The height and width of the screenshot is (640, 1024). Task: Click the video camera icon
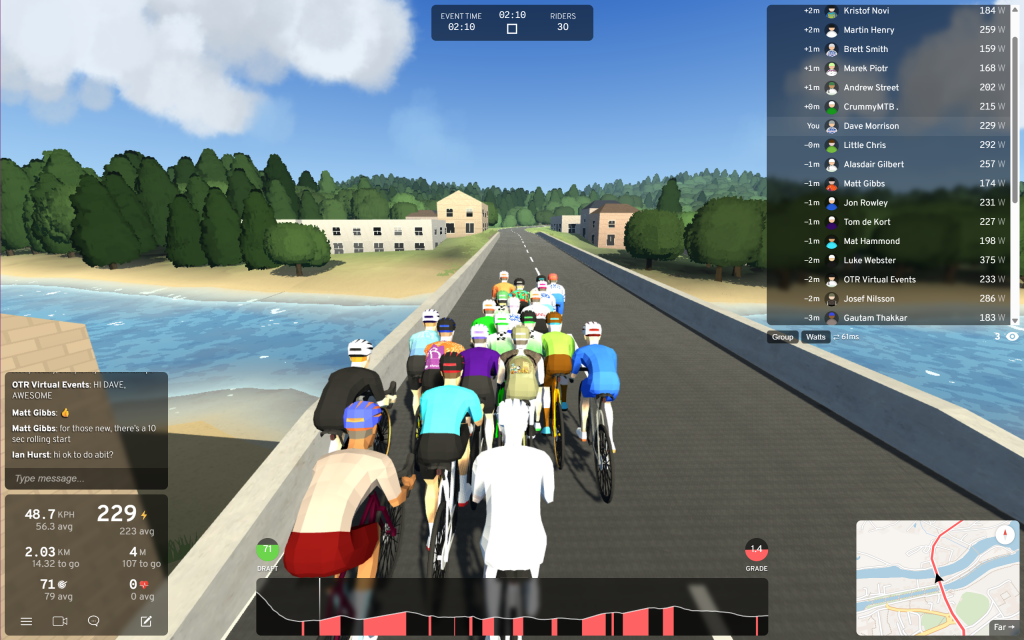click(x=60, y=621)
